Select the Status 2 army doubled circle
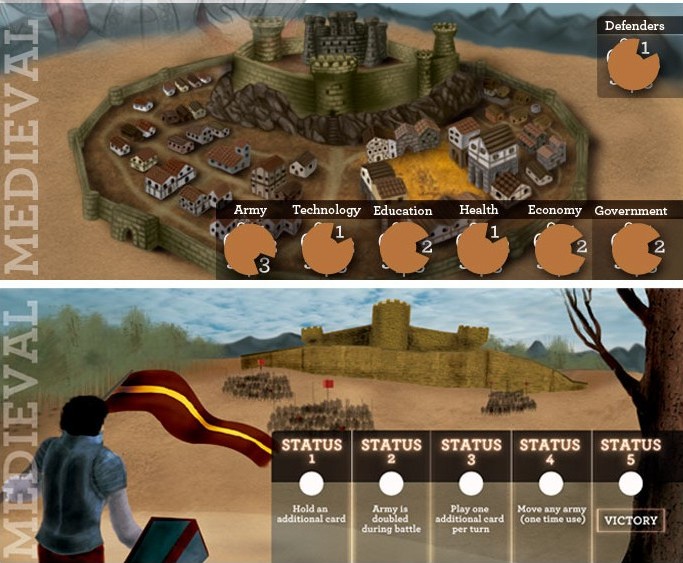The width and height of the screenshot is (683, 563). (x=391, y=484)
